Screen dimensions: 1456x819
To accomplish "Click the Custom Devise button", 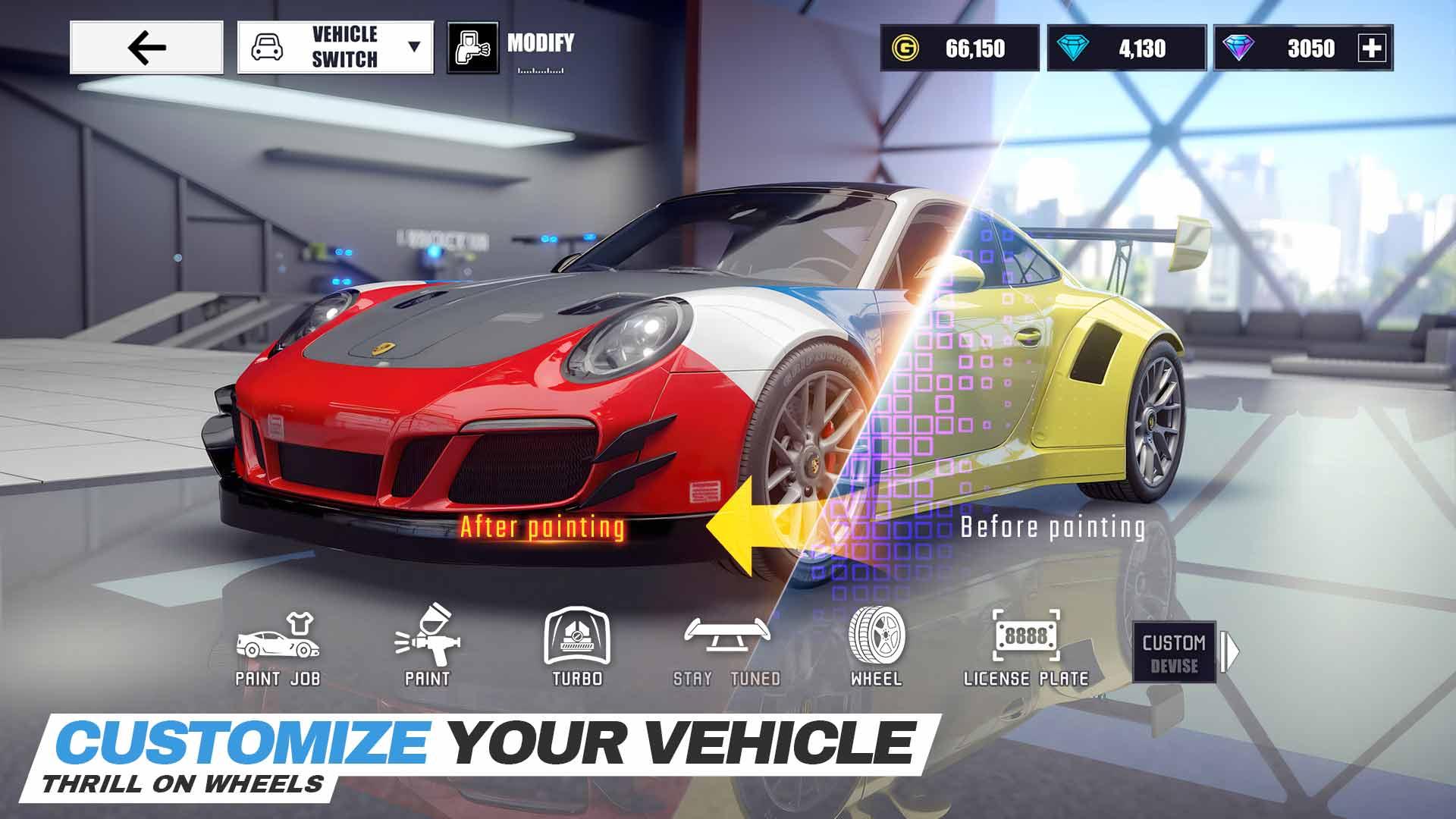I will pos(1174,653).
